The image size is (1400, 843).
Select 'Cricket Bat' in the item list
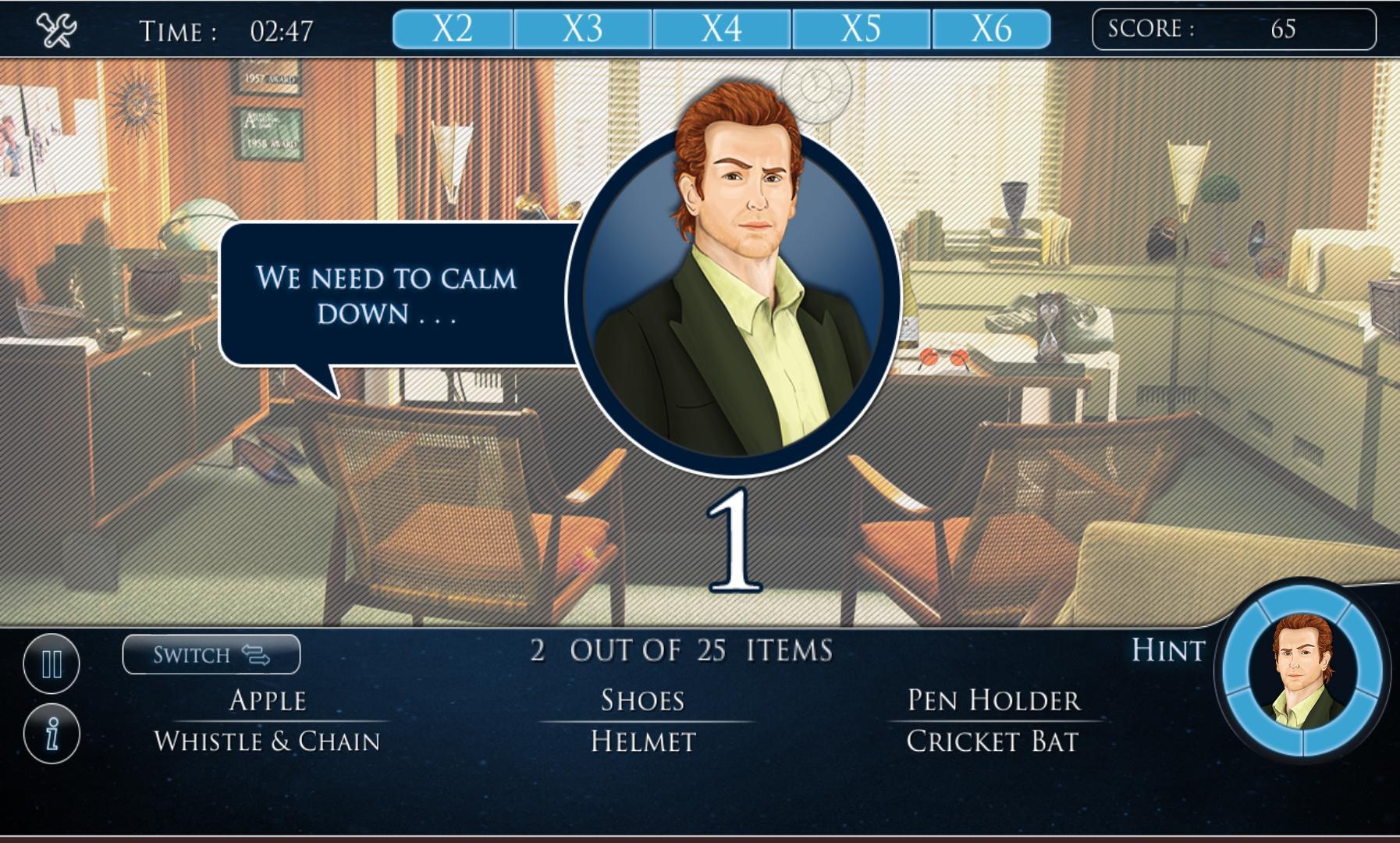(x=993, y=742)
